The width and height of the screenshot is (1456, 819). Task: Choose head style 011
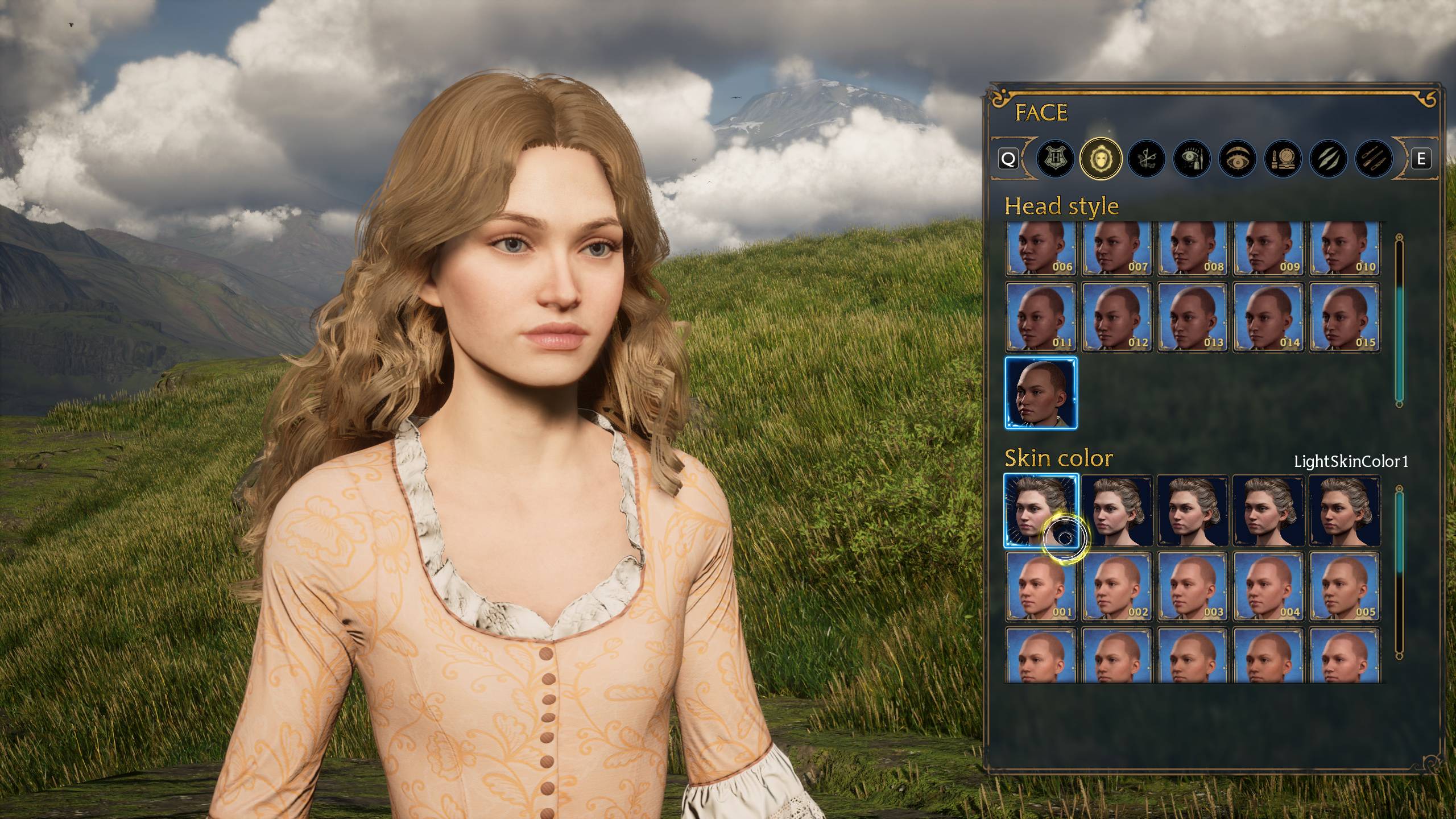coord(1041,317)
